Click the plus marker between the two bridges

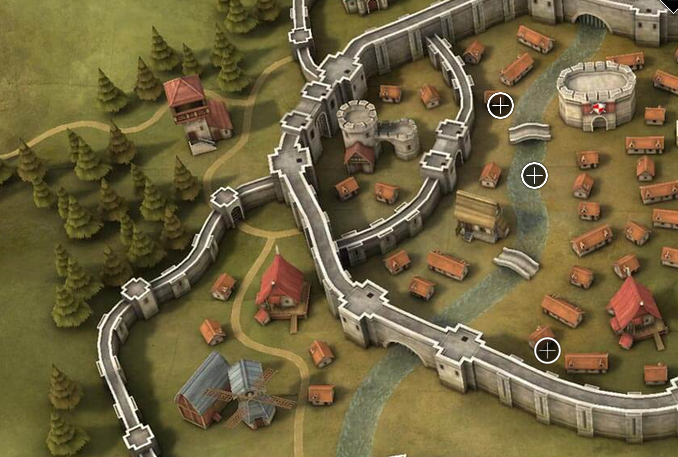tap(535, 176)
